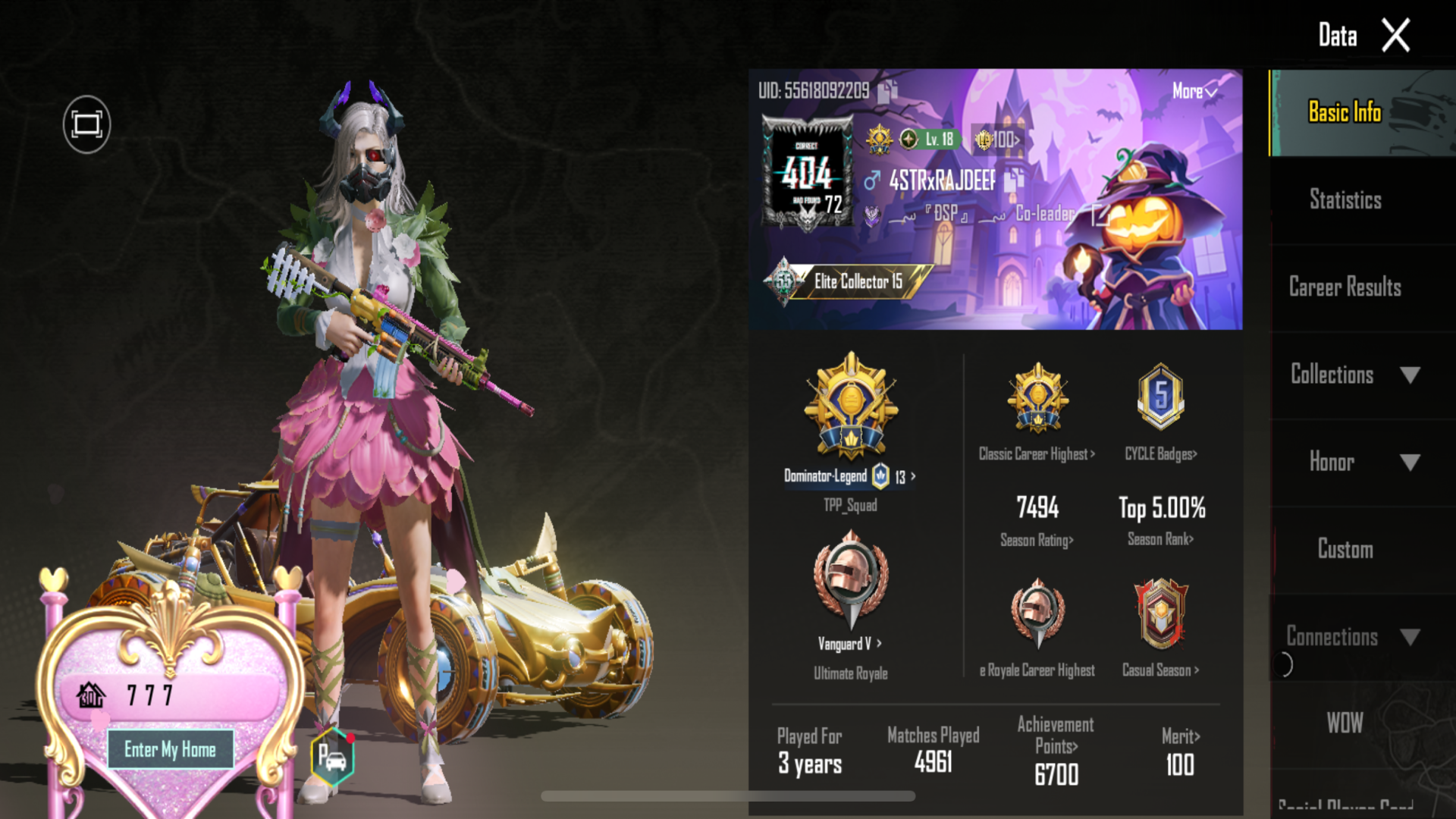The image size is (1456, 819).
Task: Open the More dropdown on profile card
Action: tap(1194, 92)
